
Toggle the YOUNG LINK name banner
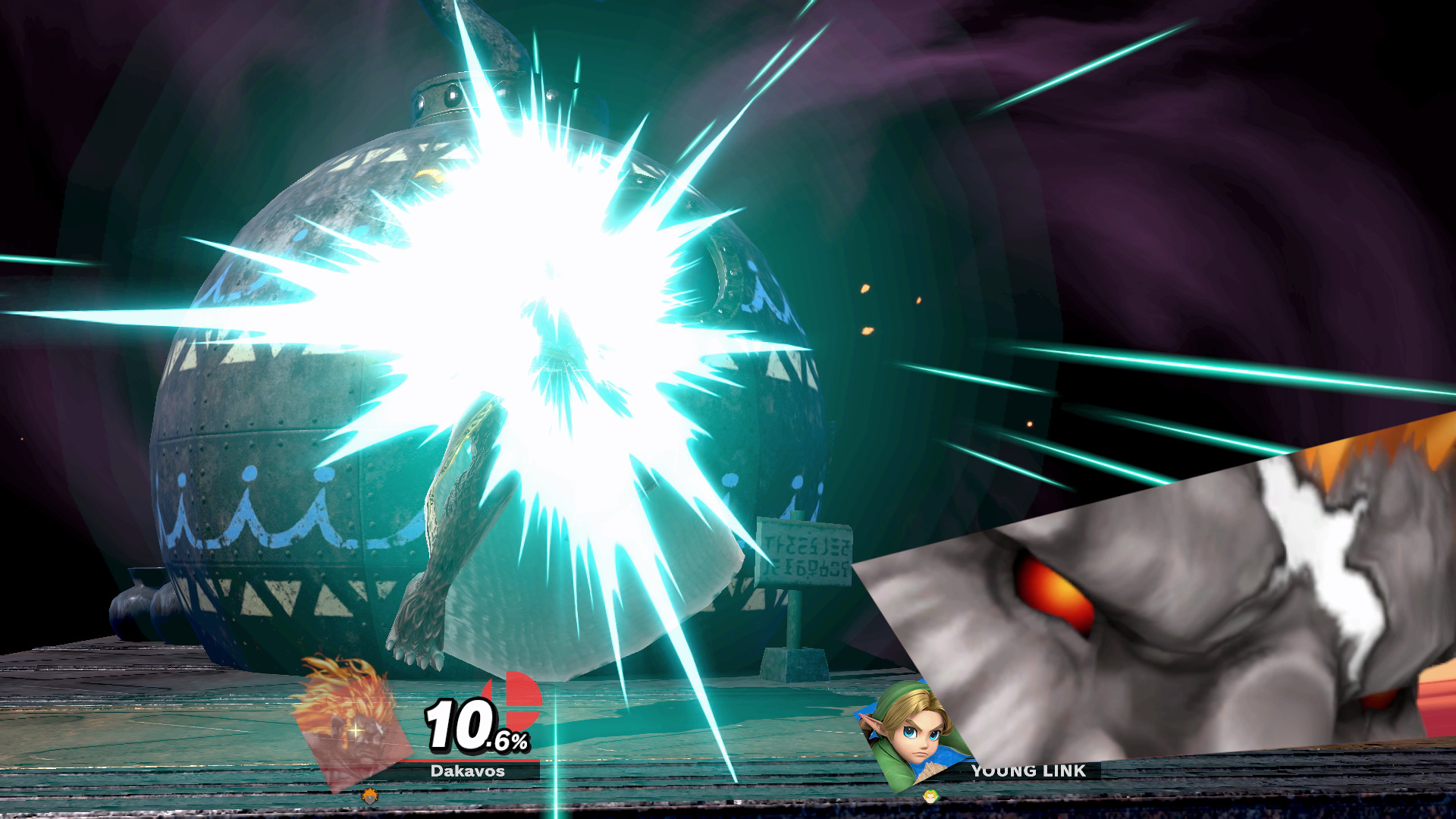(1030, 770)
